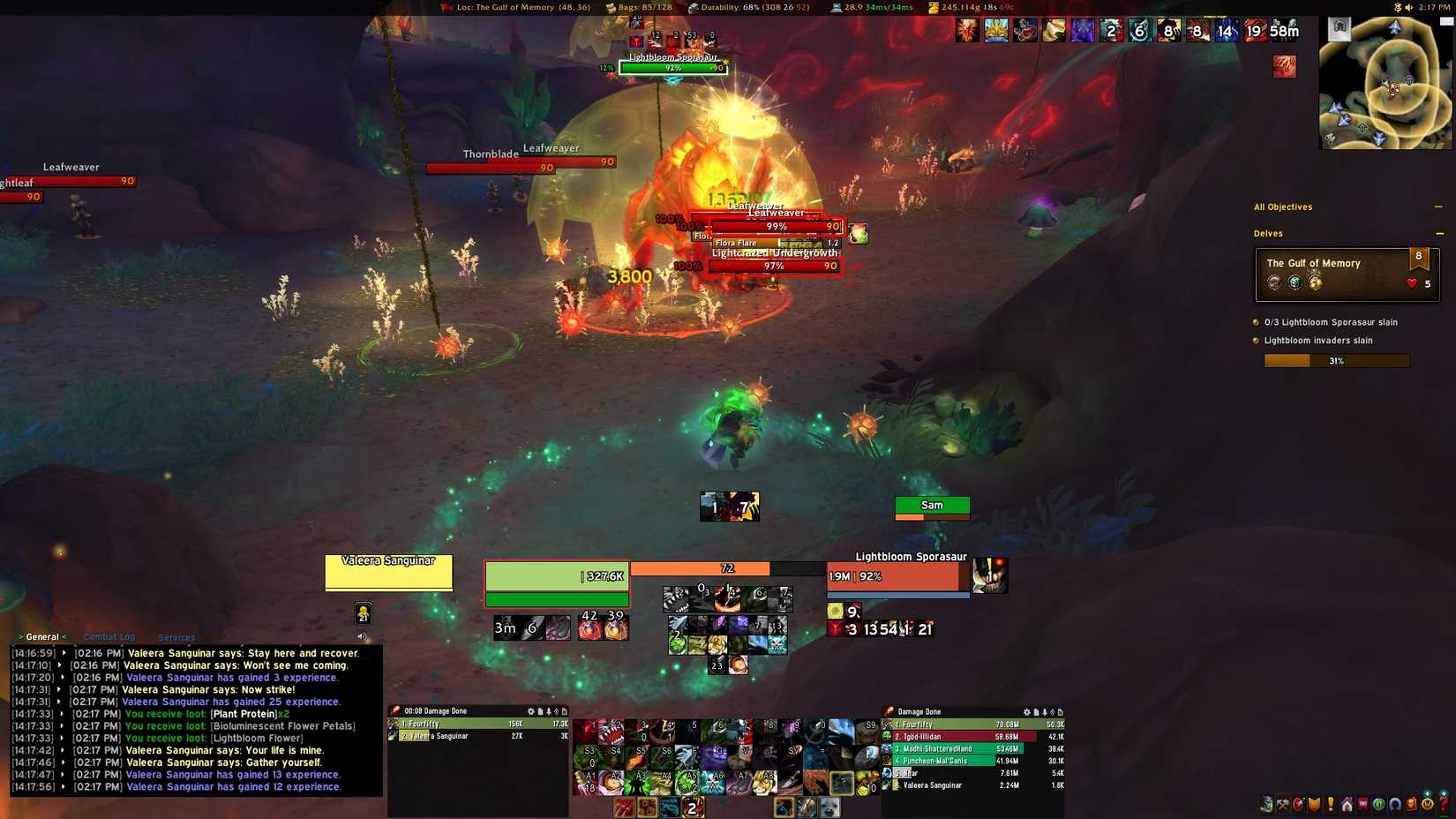Viewport: 1456px width, 819px height.
Task: Click the speaker sound icon beside clock
Action: click(1408, 7)
